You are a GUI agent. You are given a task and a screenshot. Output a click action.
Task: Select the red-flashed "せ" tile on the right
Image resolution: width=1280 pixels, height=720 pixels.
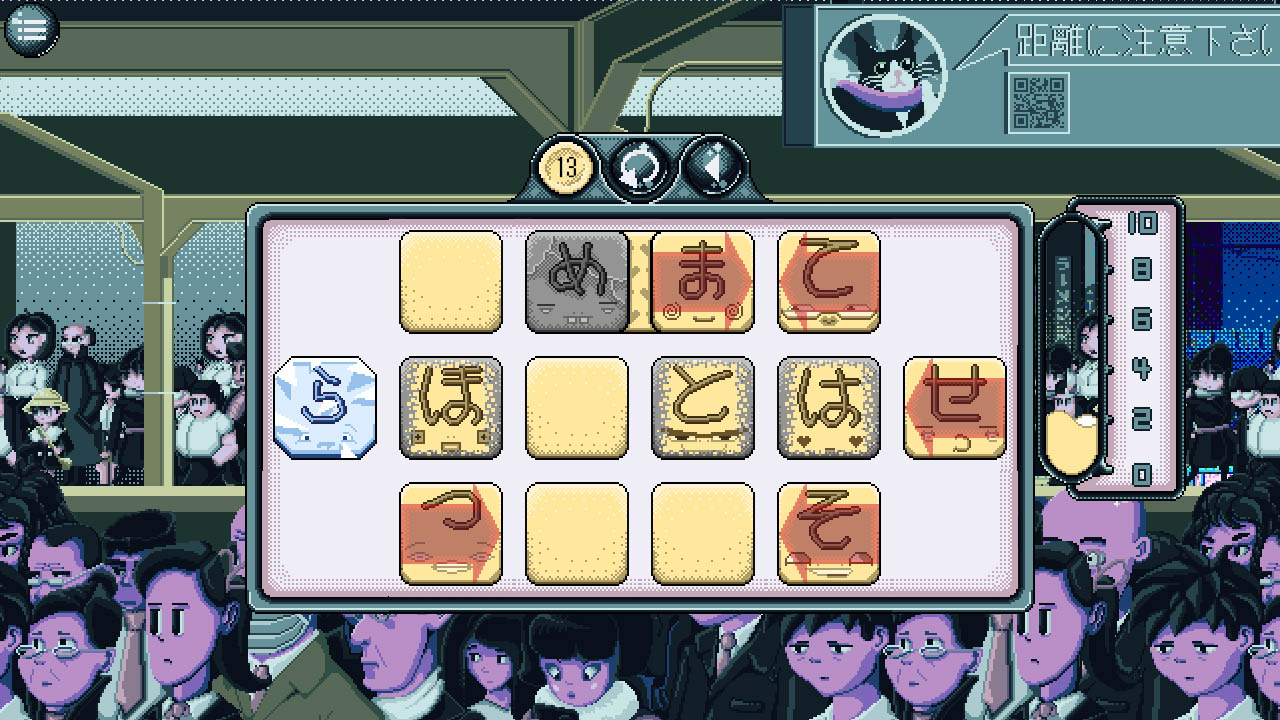(x=952, y=406)
